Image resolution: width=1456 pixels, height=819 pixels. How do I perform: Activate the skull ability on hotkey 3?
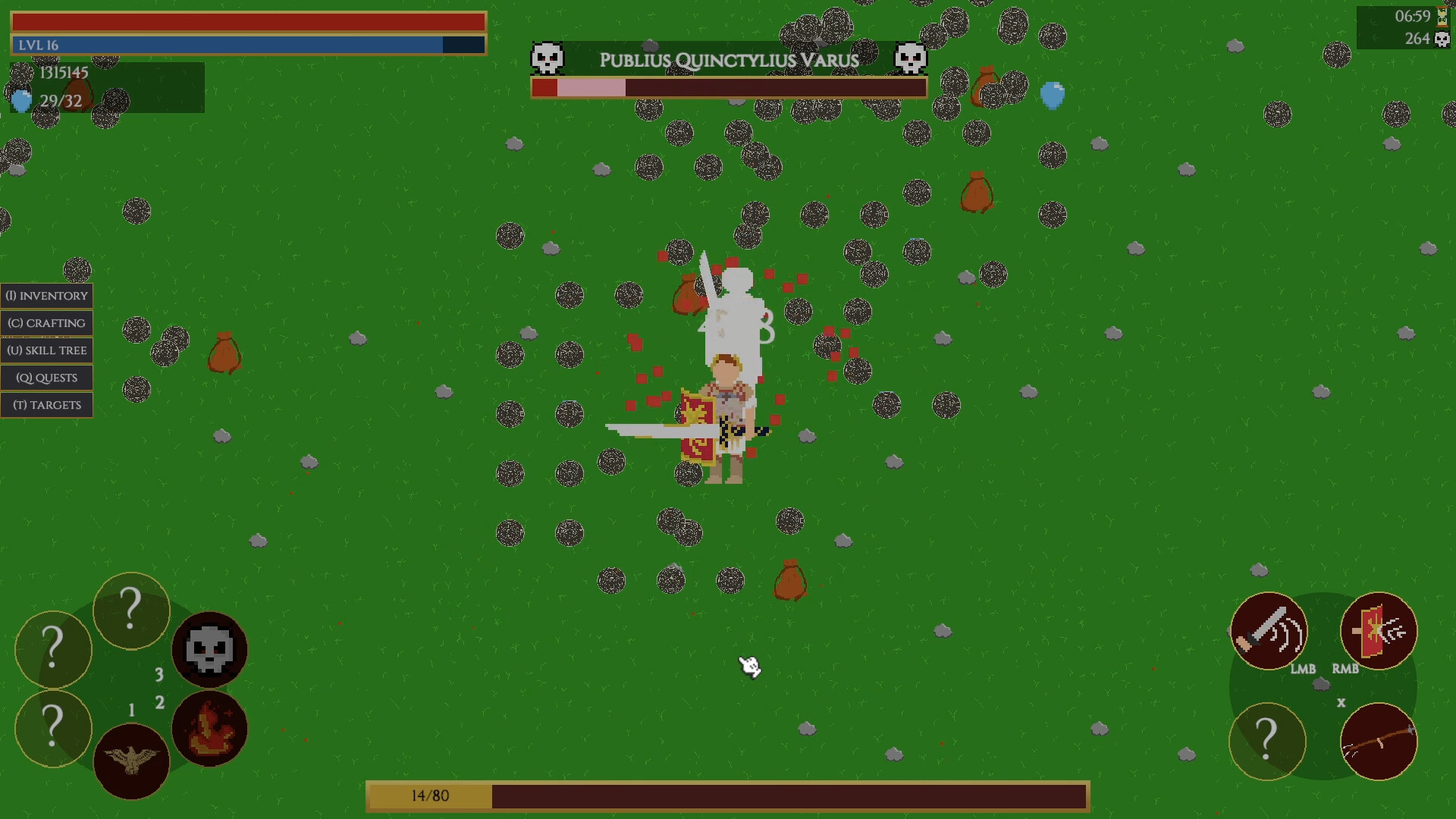pos(210,650)
